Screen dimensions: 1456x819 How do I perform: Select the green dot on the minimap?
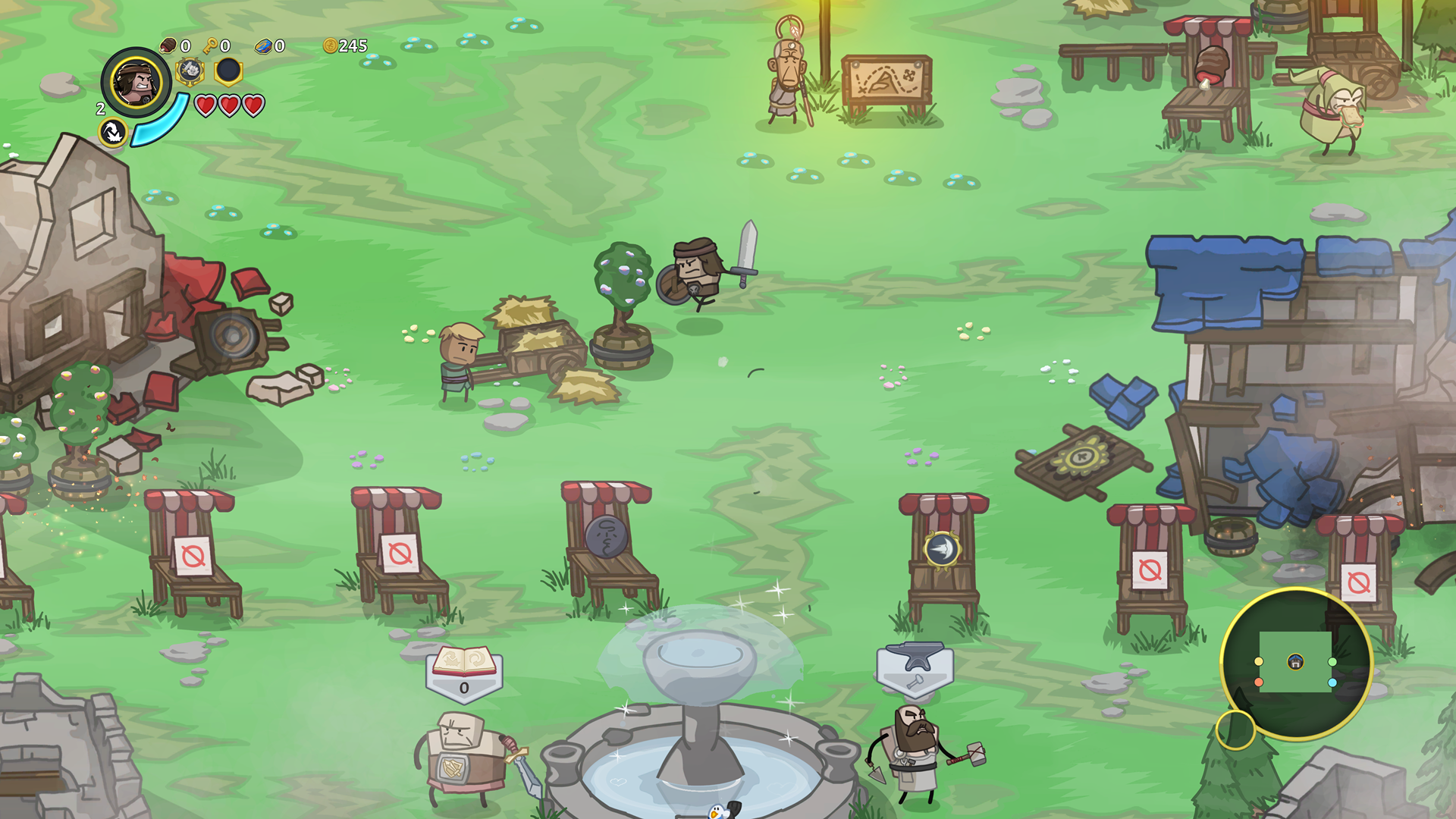point(1332,661)
